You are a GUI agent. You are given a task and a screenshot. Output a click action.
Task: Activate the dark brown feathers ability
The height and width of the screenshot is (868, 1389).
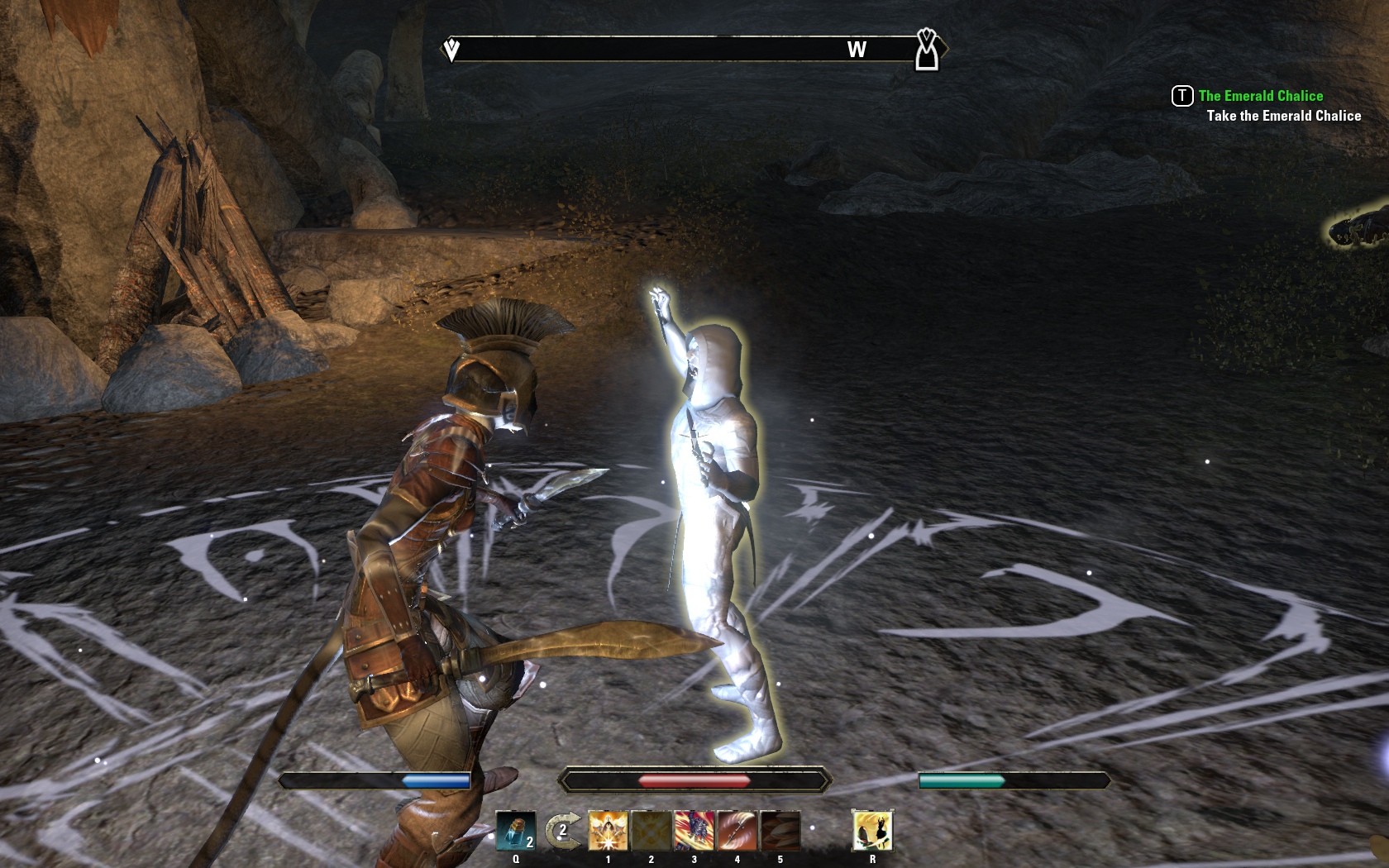(780, 831)
